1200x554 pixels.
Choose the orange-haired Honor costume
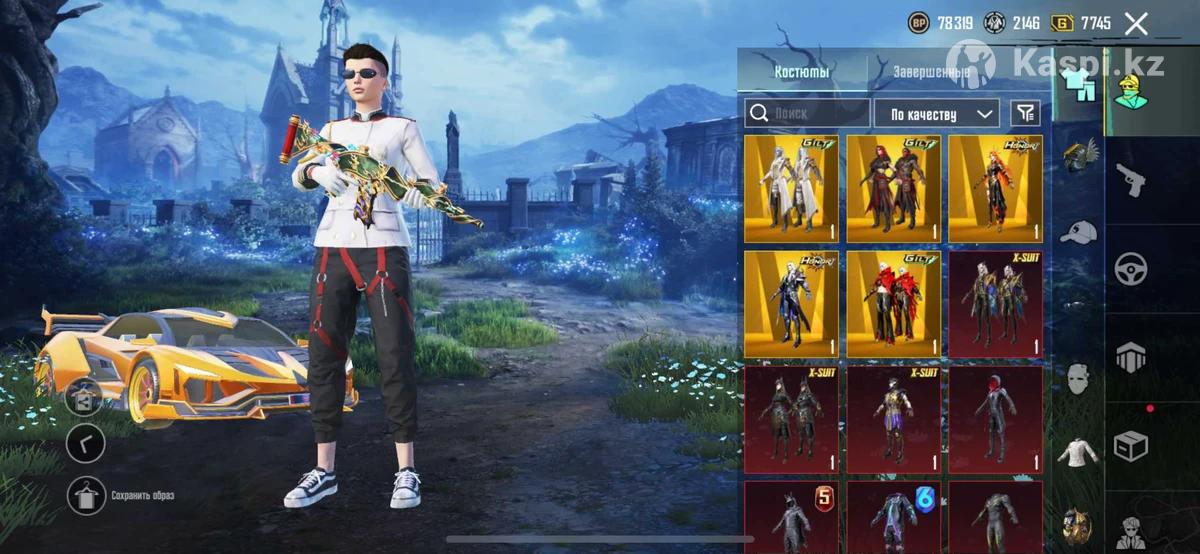click(x=995, y=189)
